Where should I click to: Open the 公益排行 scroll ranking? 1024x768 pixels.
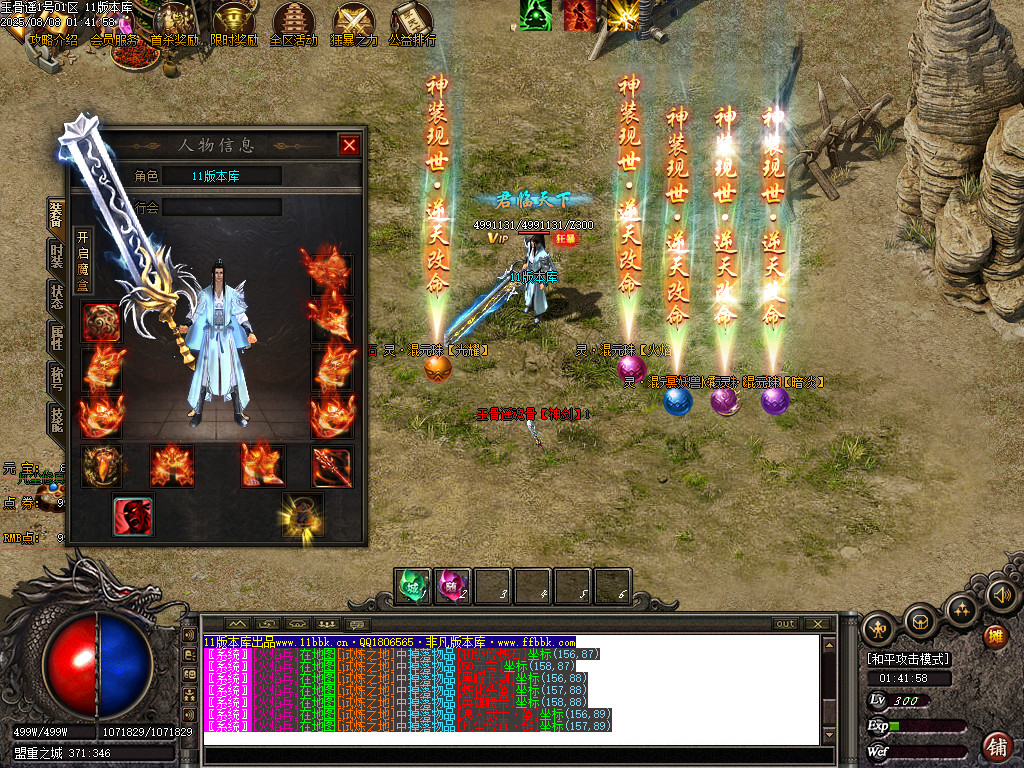pos(412,26)
